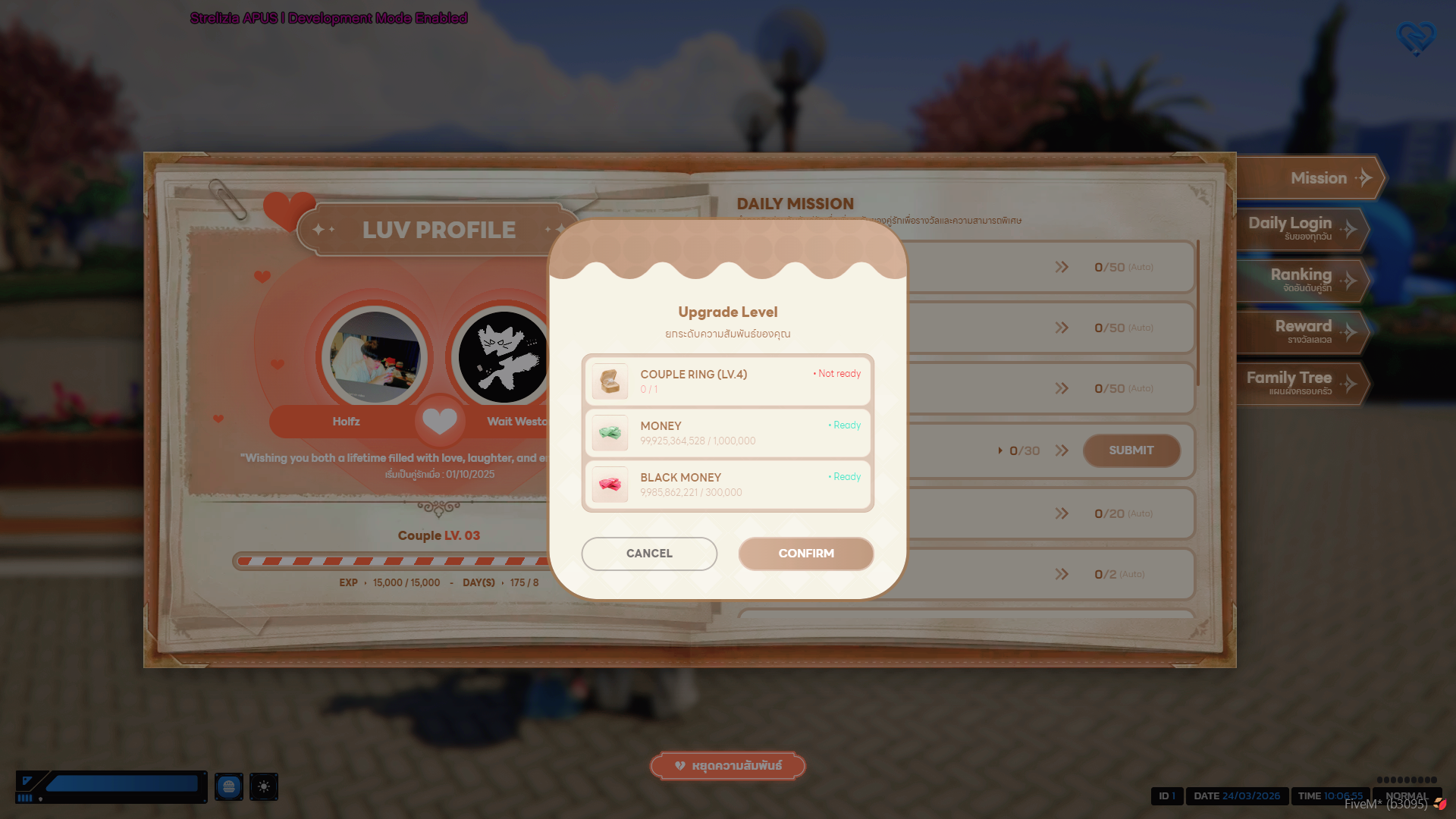
Task: Select Holfz's profile picture
Action: (375, 357)
